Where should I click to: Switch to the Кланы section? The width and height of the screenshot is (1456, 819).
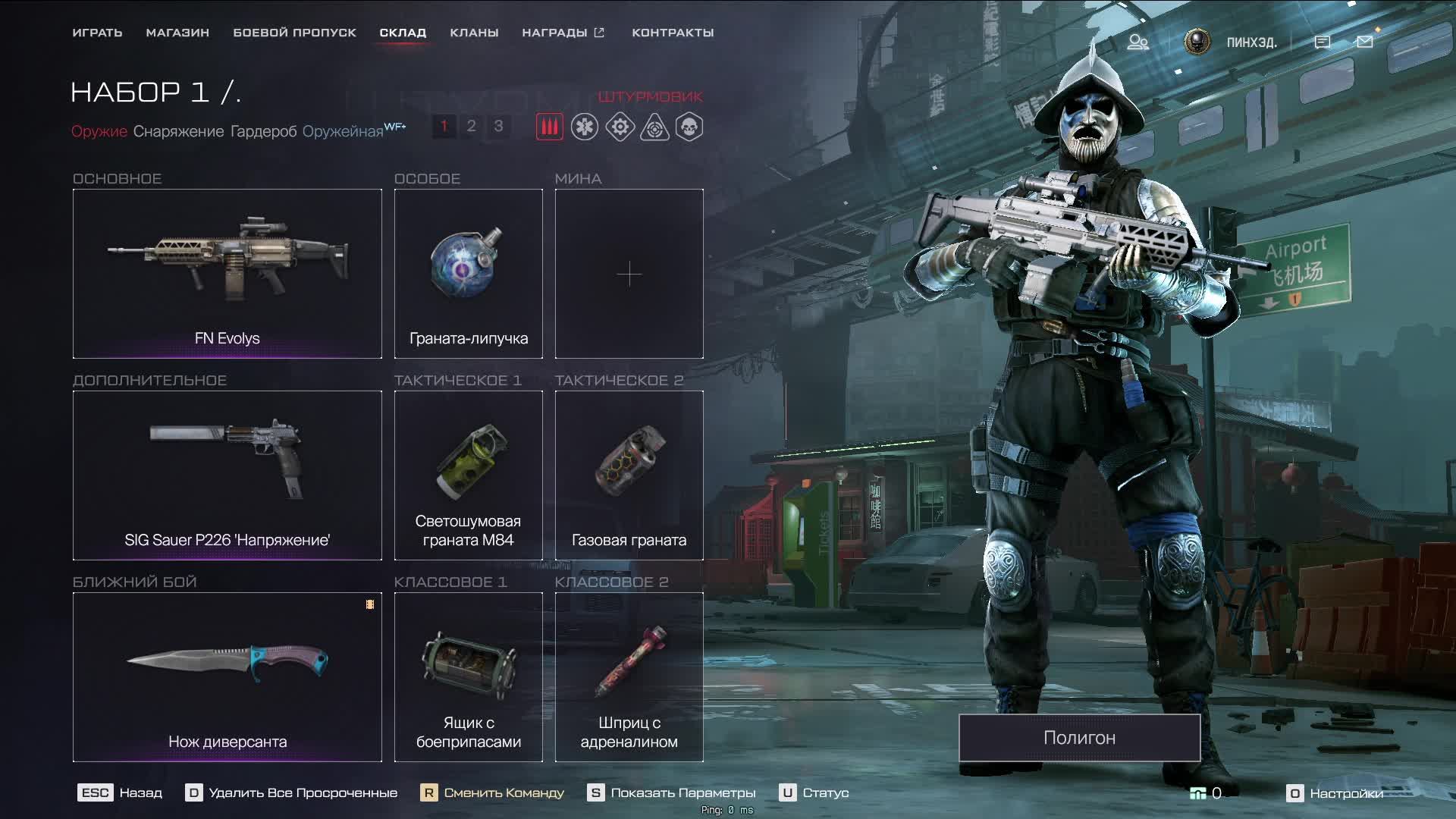pyautogui.click(x=474, y=33)
